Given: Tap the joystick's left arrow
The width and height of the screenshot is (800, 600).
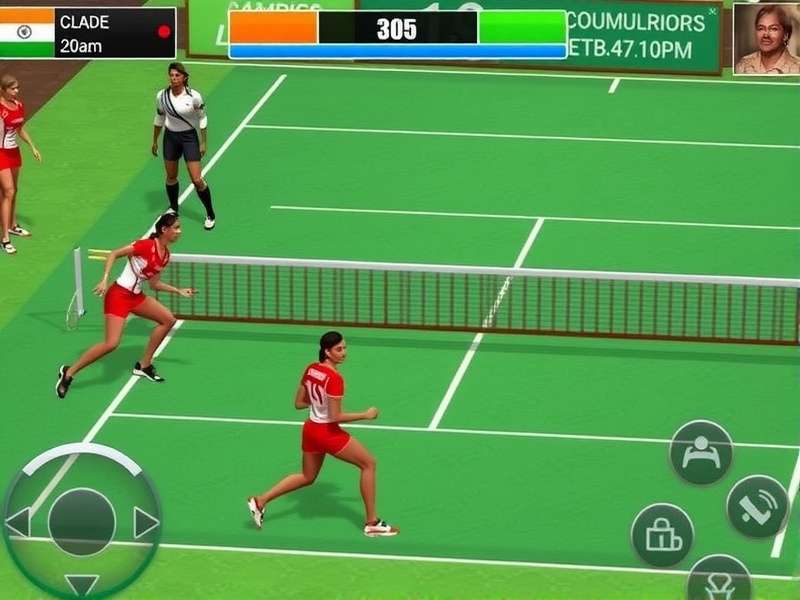Looking at the screenshot, I should click(17, 522).
